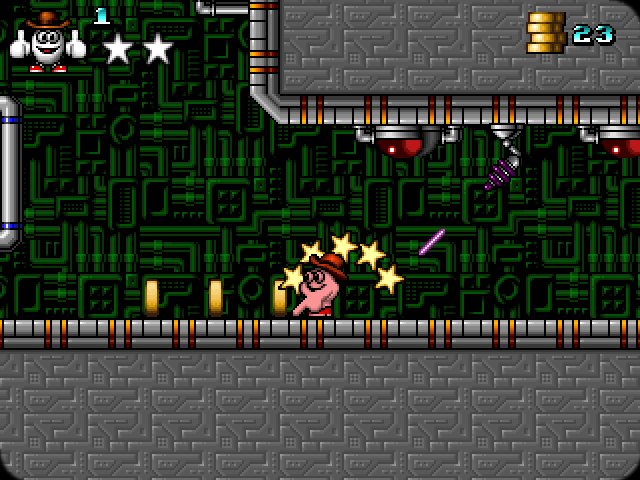Click the Dizzy egg lives portrait
Screen dimensions: 640x480
click(x=47, y=41)
